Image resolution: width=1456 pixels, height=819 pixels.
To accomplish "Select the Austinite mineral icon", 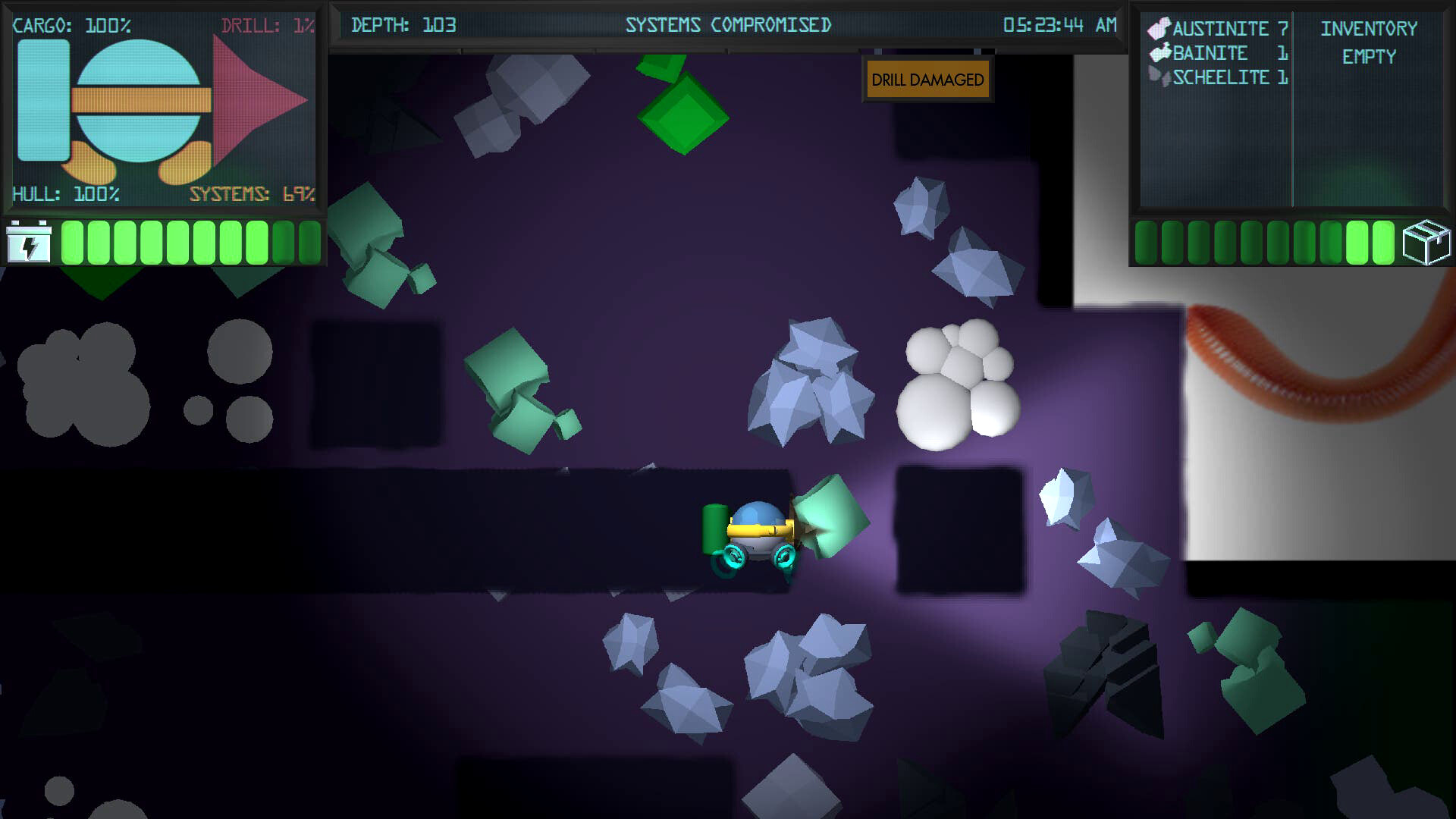I will (1160, 29).
